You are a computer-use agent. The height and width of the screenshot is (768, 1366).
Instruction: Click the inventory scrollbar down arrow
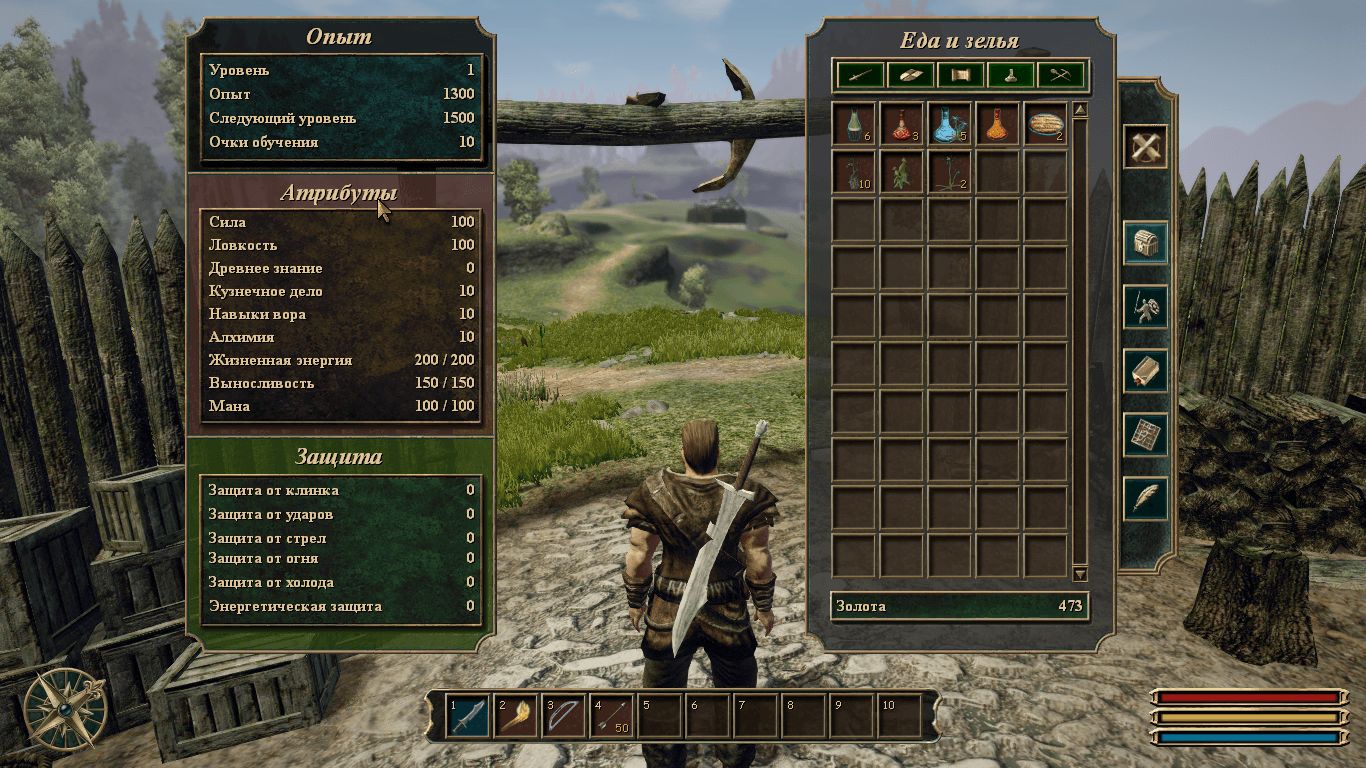coord(1080,574)
